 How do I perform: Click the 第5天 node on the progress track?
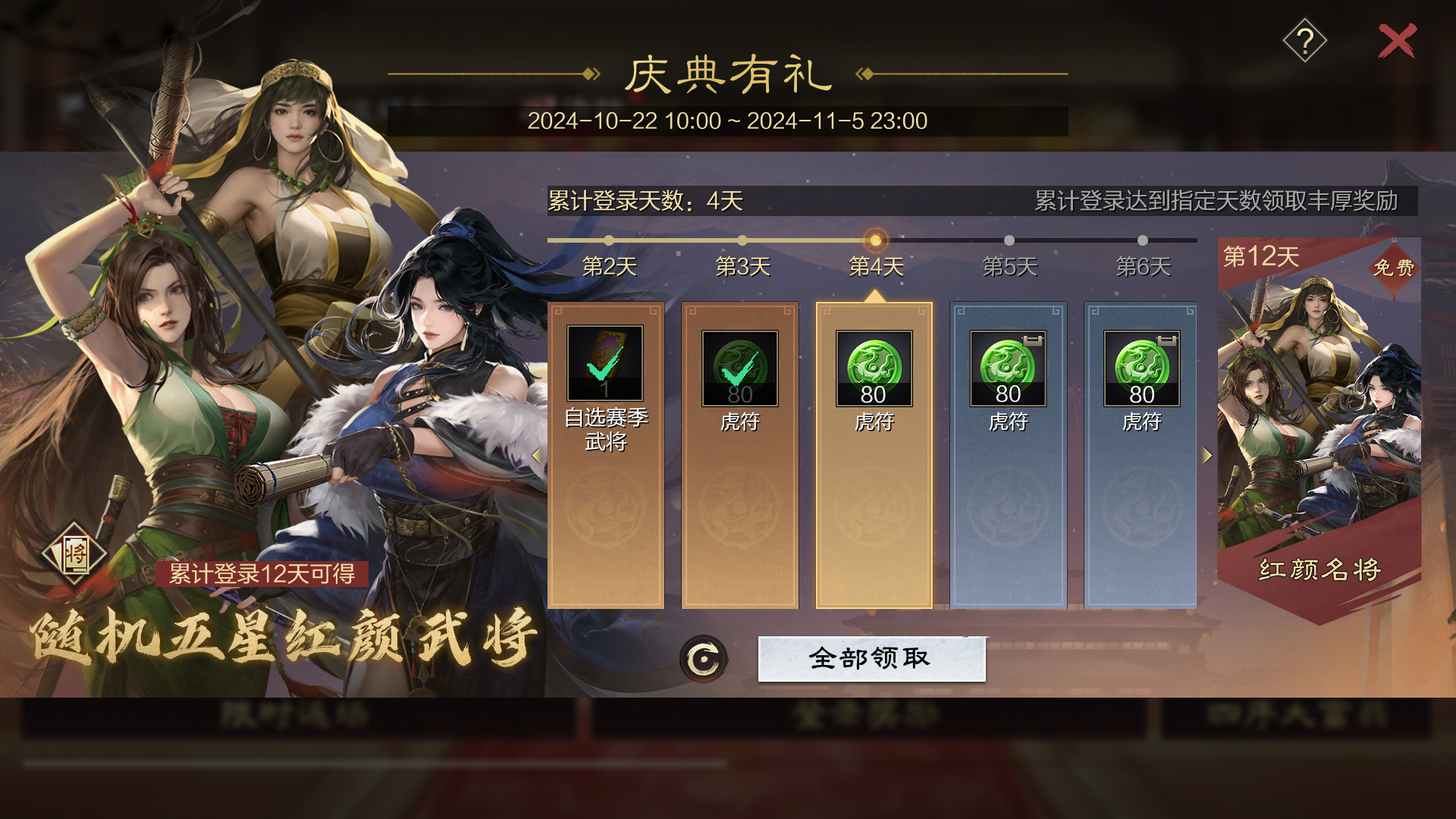[1009, 240]
